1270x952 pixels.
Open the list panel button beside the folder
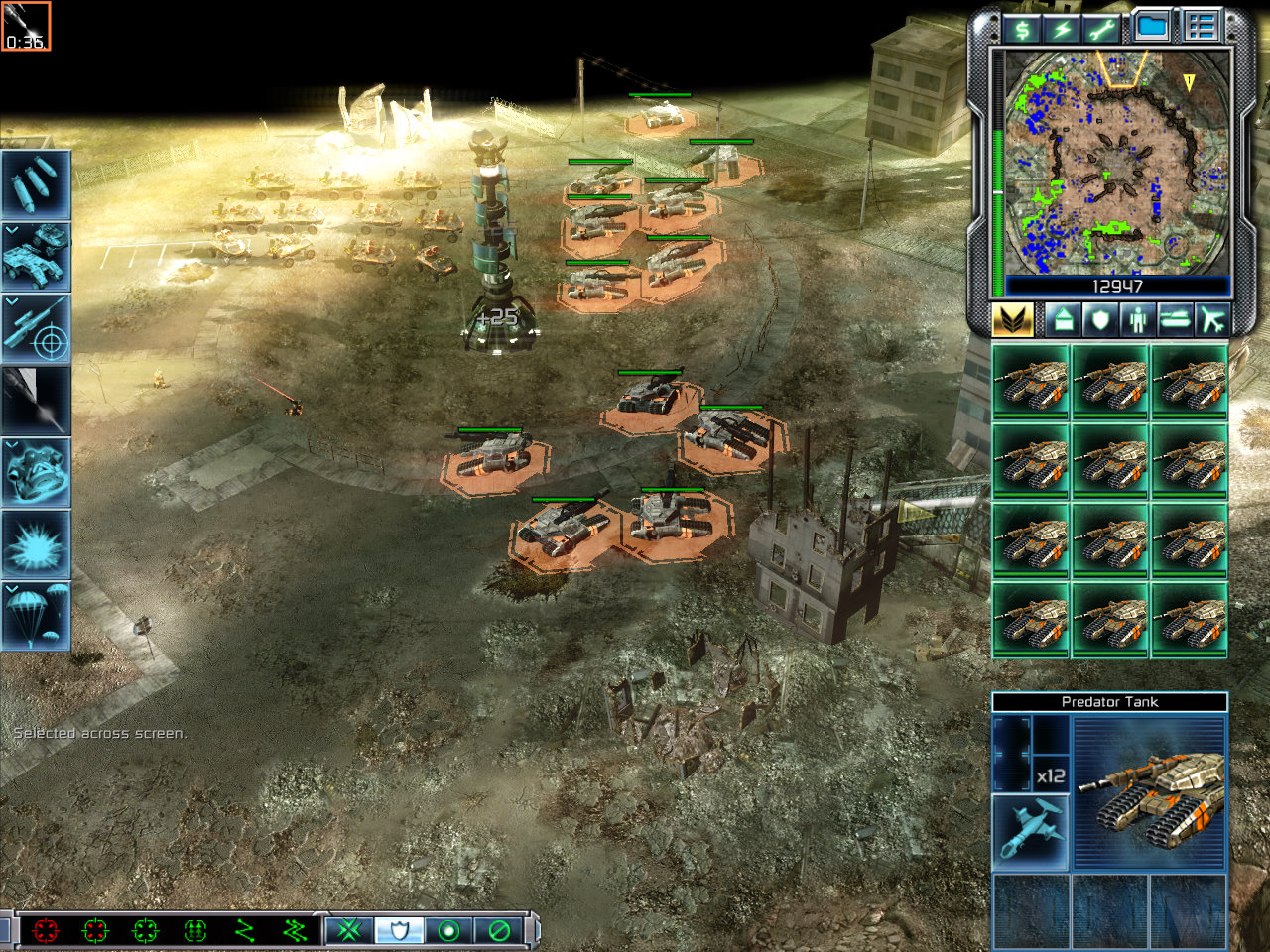(1201, 27)
